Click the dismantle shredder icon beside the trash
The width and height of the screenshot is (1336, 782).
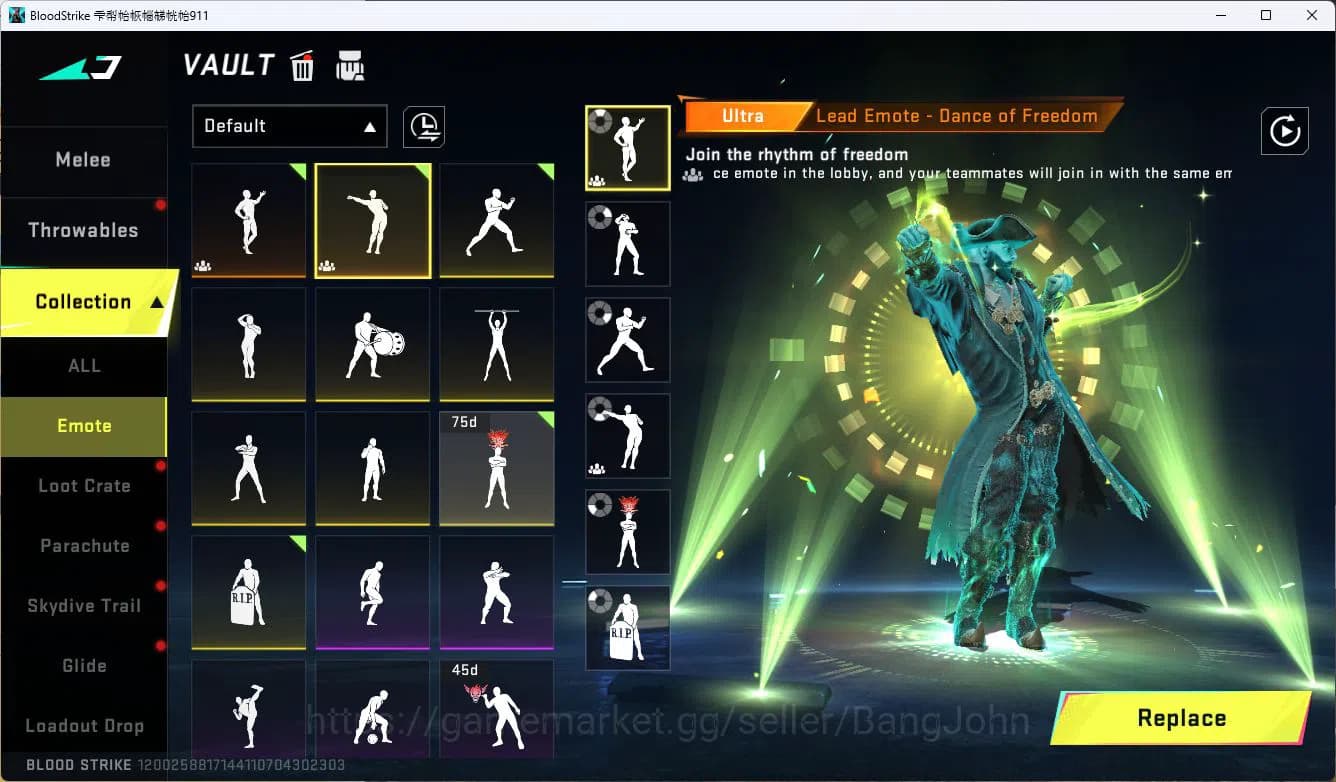pos(349,65)
